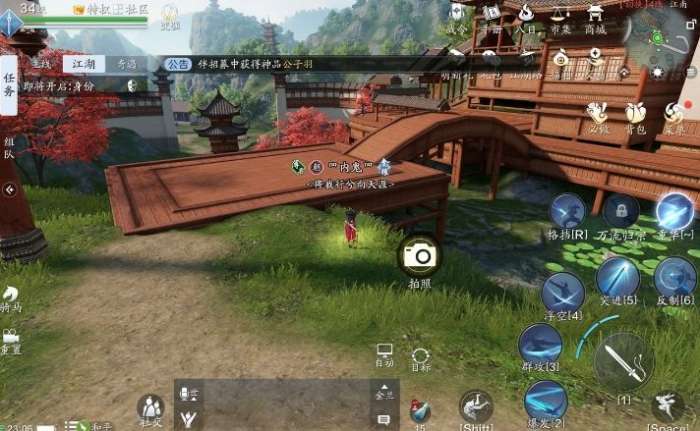Screen dimensions: 700x431
Task: Open the 家族 clan menu
Action: click(675, 113)
